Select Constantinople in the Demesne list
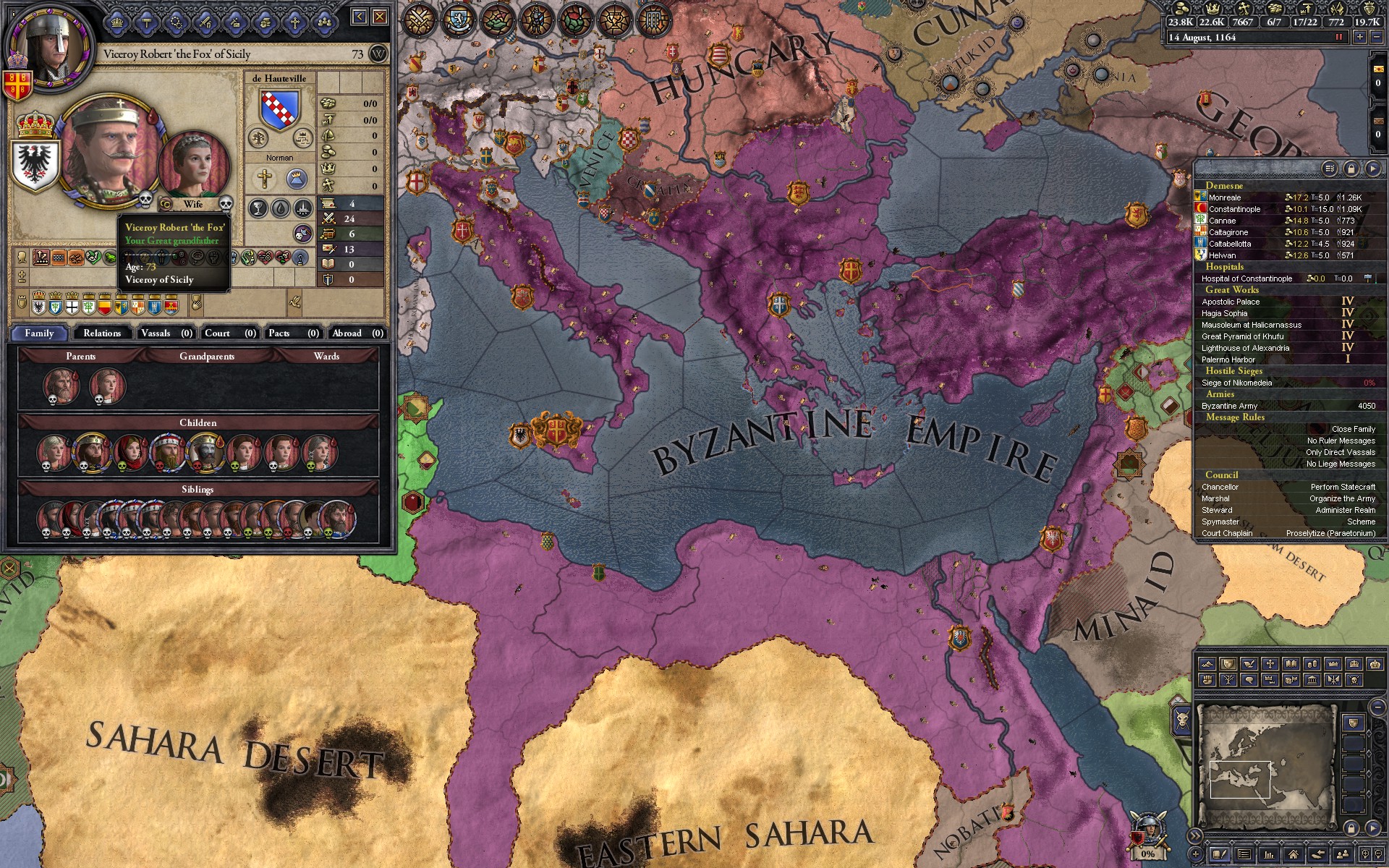This screenshot has width=1389, height=868. [1234, 209]
